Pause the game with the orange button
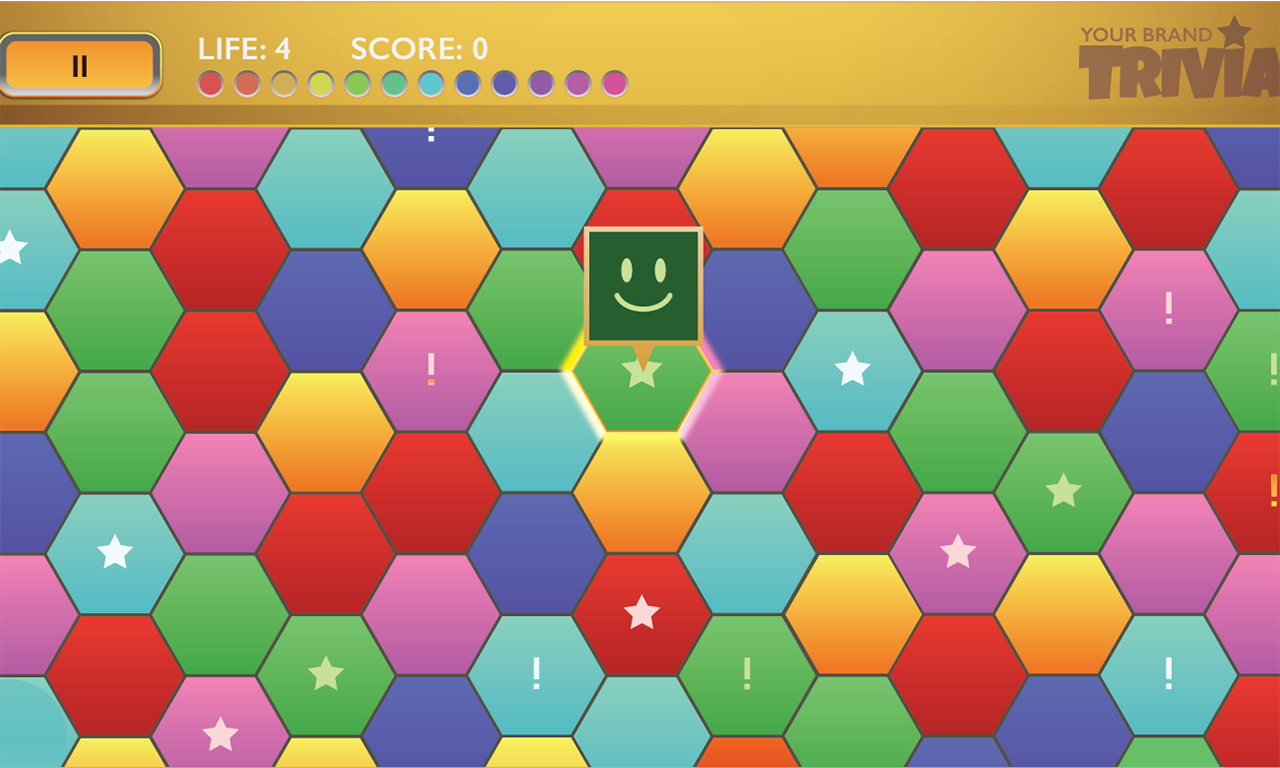This screenshot has width=1280, height=768. 80,66
